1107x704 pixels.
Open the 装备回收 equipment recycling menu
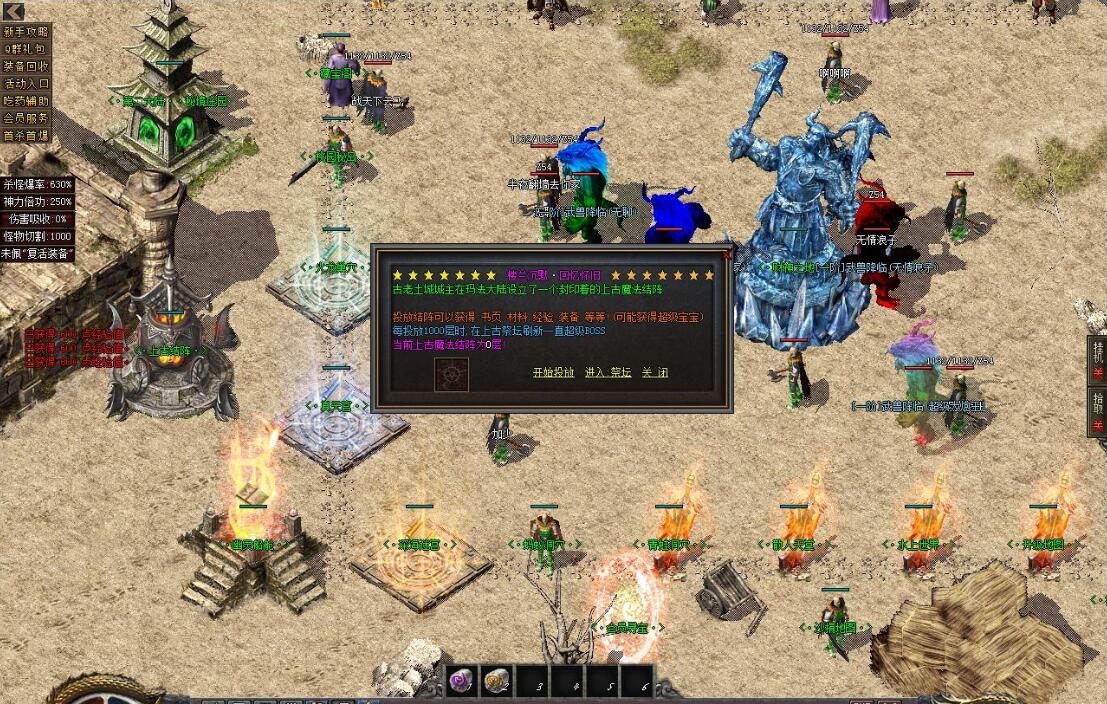(26, 66)
